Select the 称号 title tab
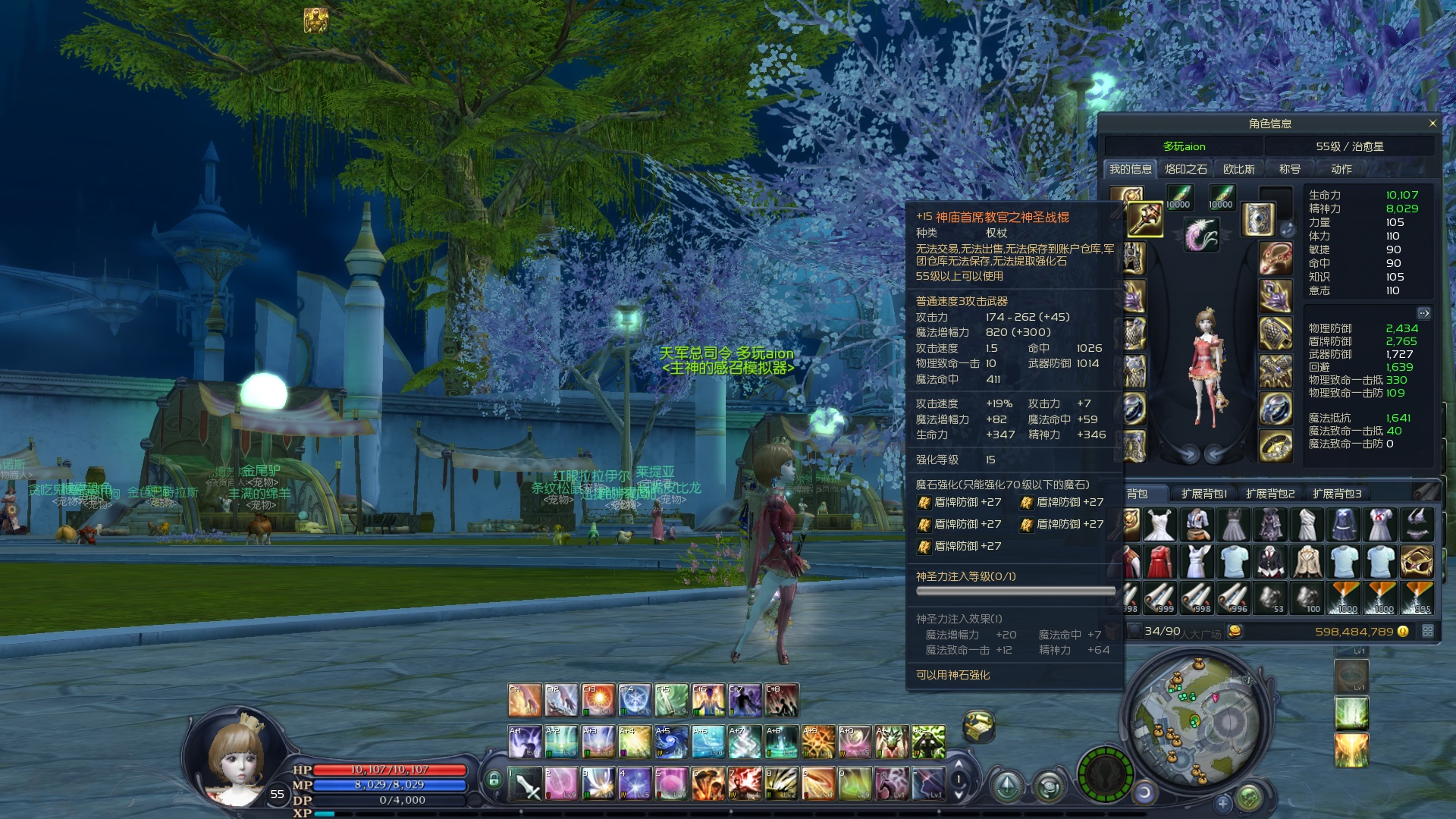The height and width of the screenshot is (819, 1456). tap(1289, 169)
